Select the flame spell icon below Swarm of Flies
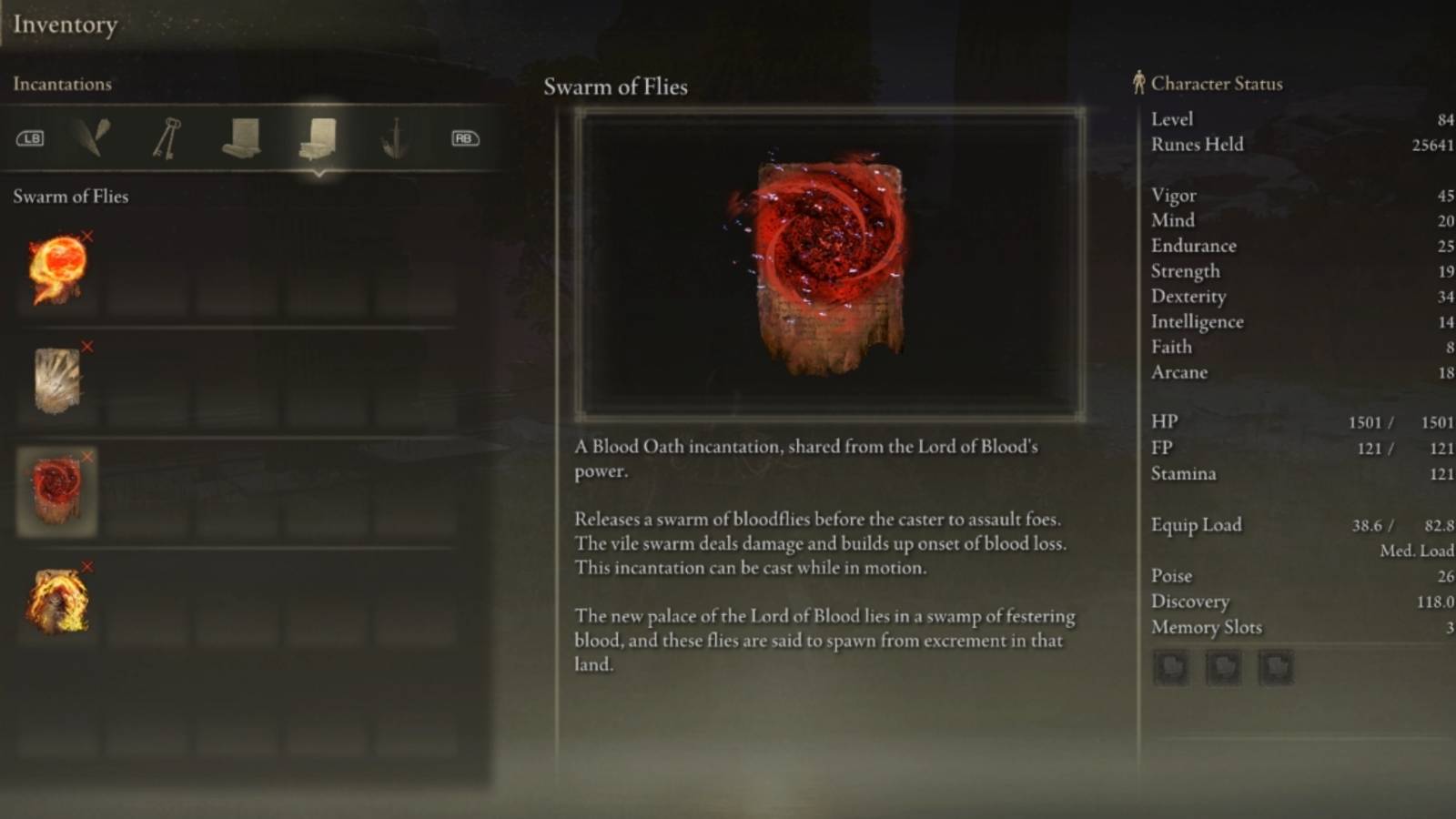The width and height of the screenshot is (1456, 819). tap(55, 601)
